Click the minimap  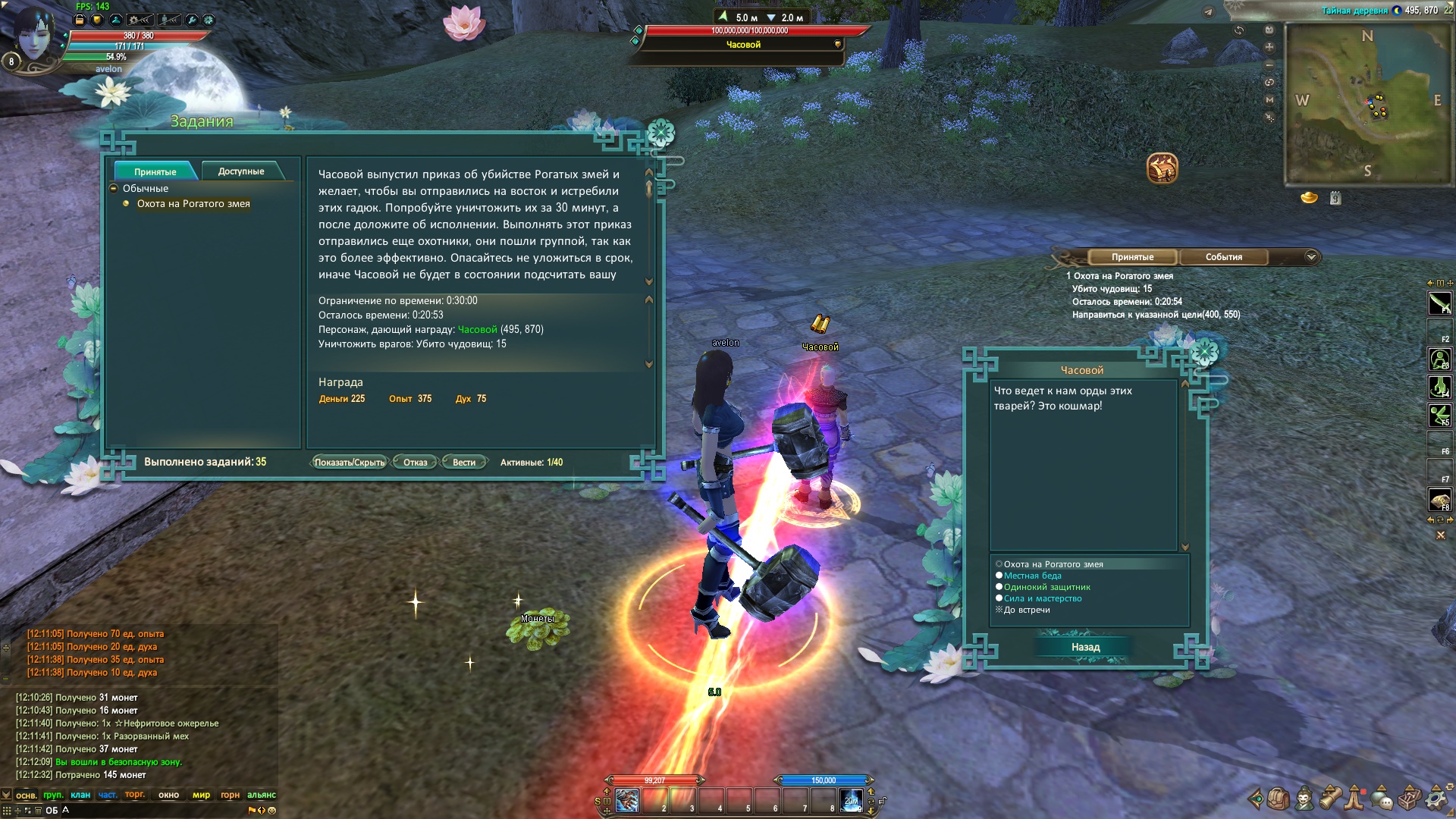1367,104
